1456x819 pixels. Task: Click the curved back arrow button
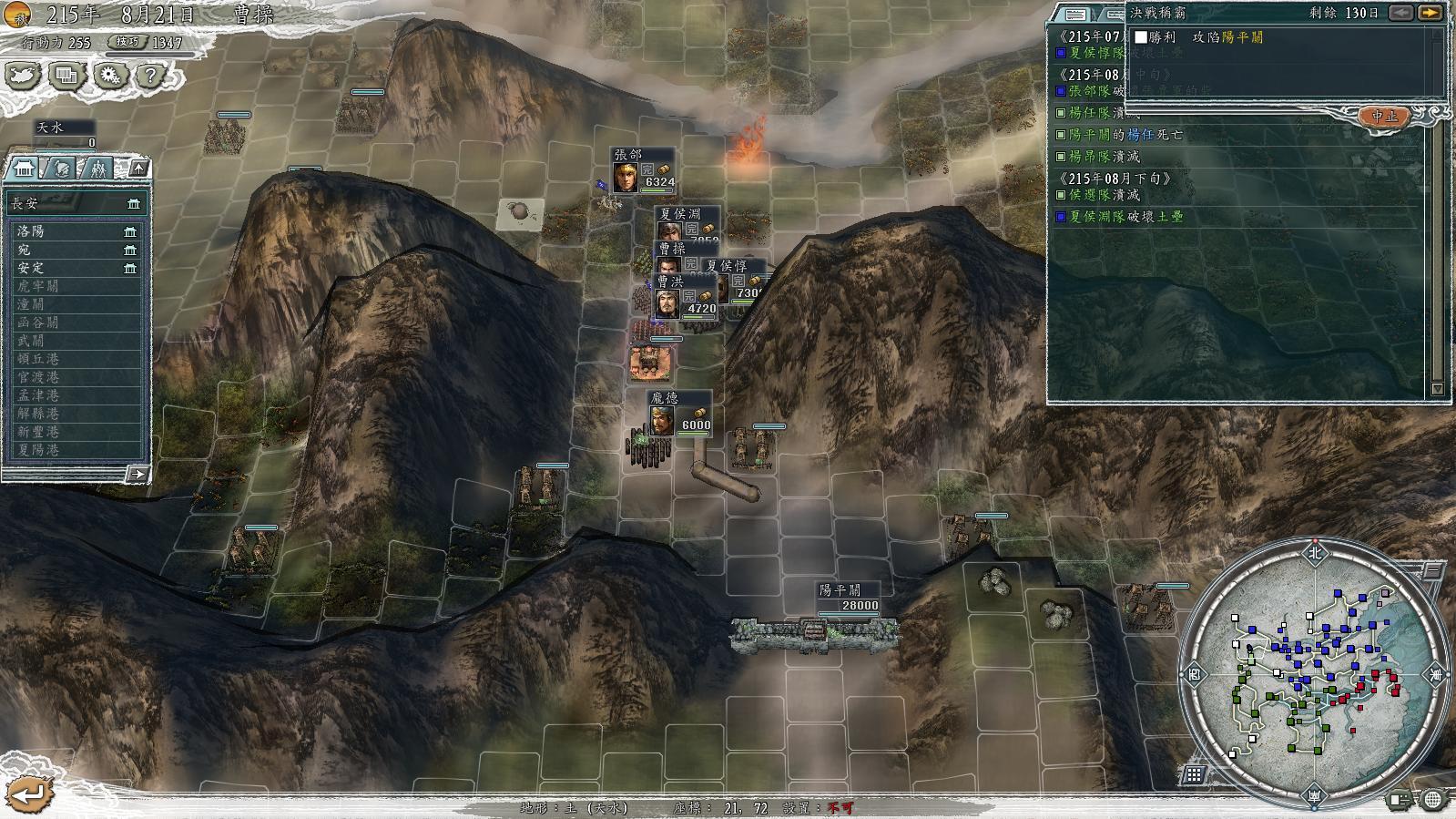tap(27, 793)
